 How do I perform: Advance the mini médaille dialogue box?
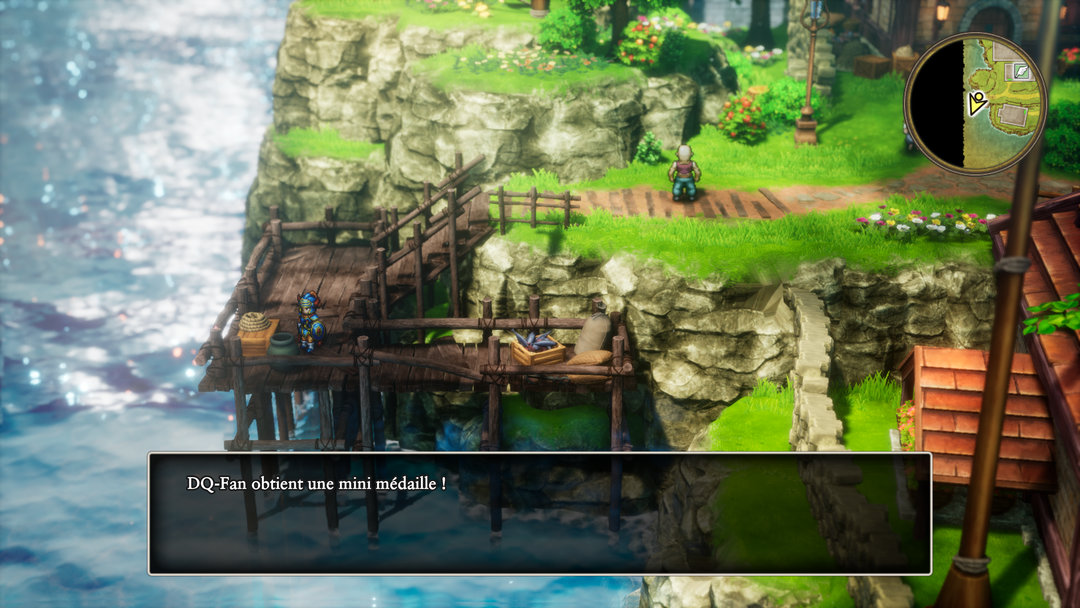[x=539, y=513]
